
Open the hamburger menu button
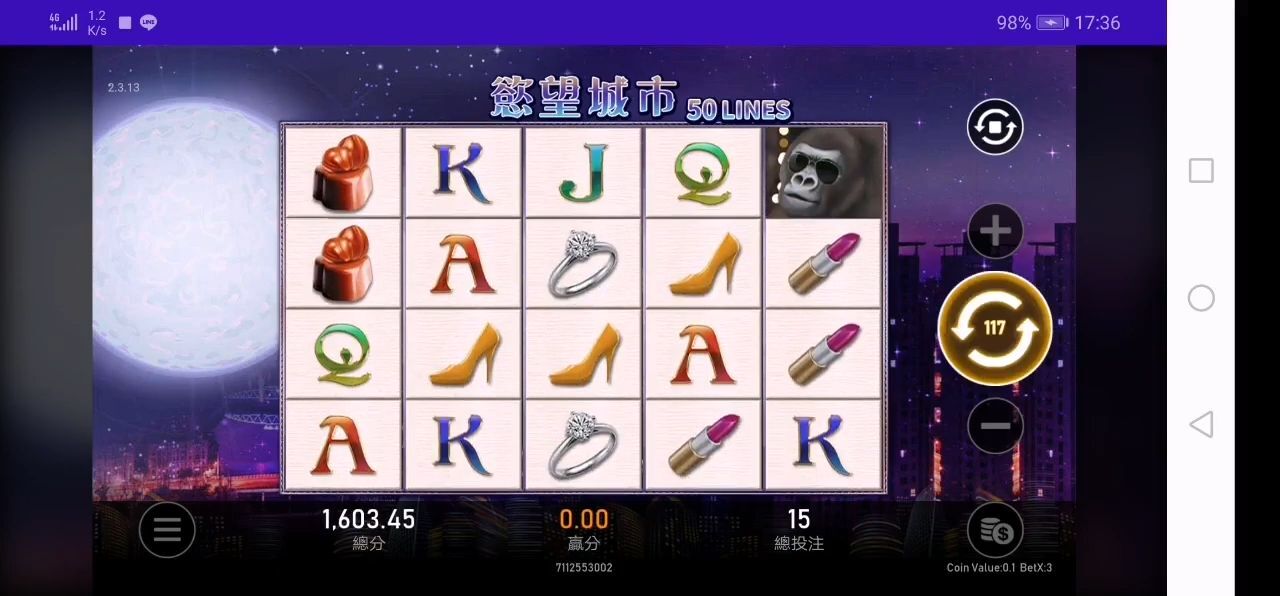point(167,529)
